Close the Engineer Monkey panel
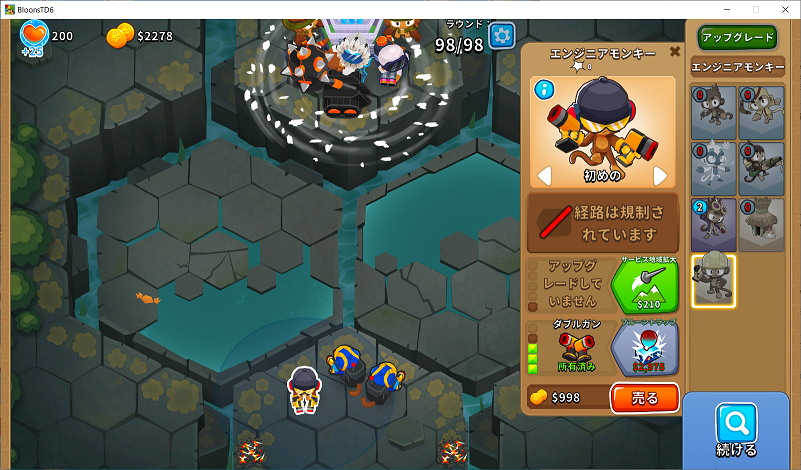The width and height of the screenshot is (801, 470). click(675, 52)
